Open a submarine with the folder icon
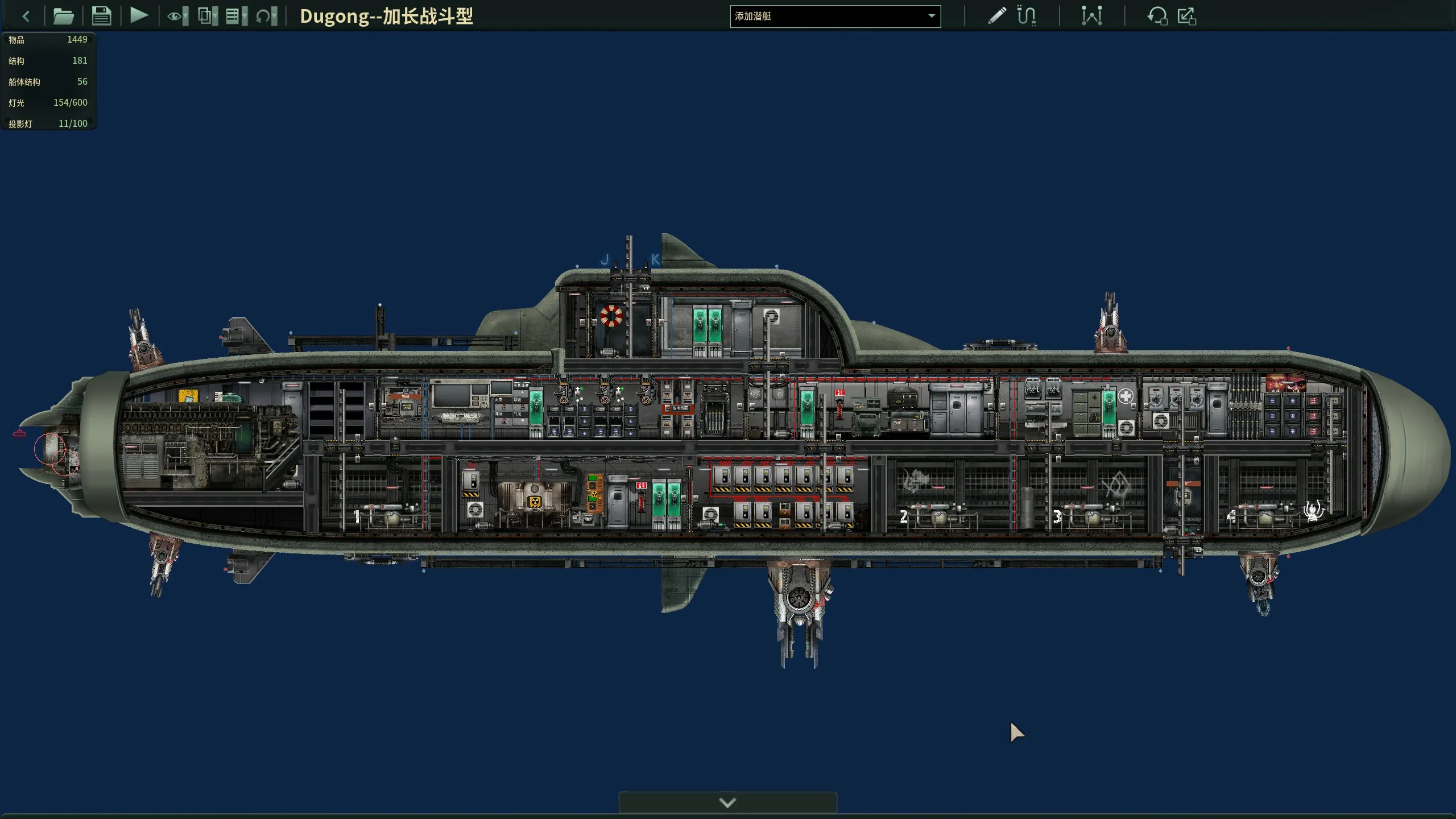 [x=63, y=16]
